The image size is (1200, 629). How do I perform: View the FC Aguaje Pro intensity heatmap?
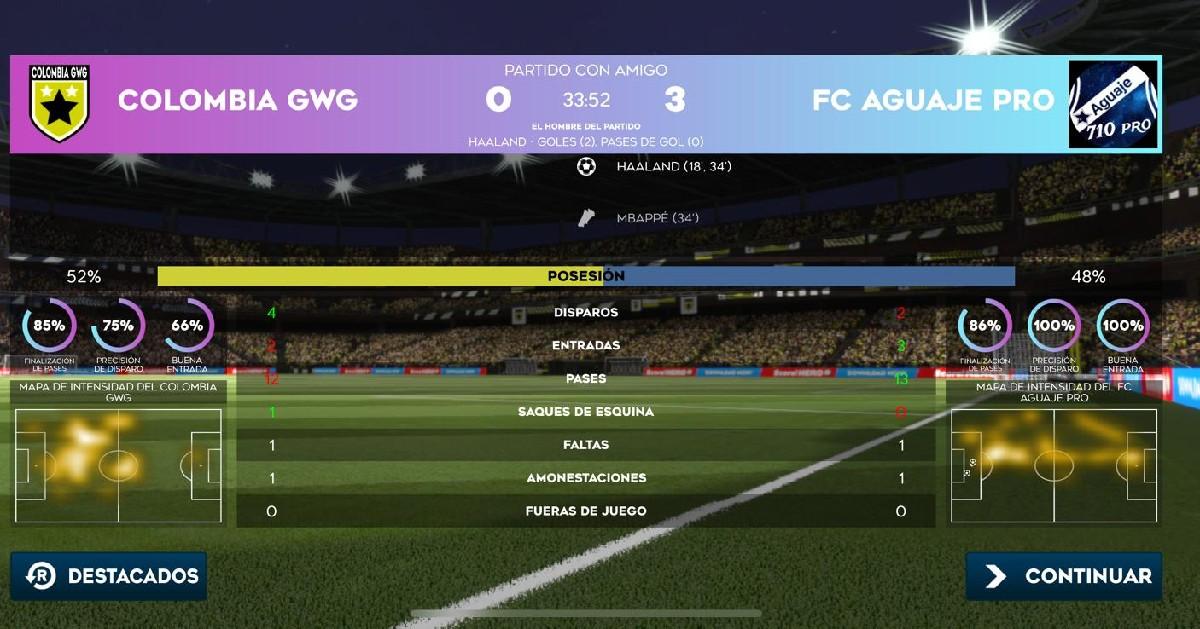[1053, 465]
